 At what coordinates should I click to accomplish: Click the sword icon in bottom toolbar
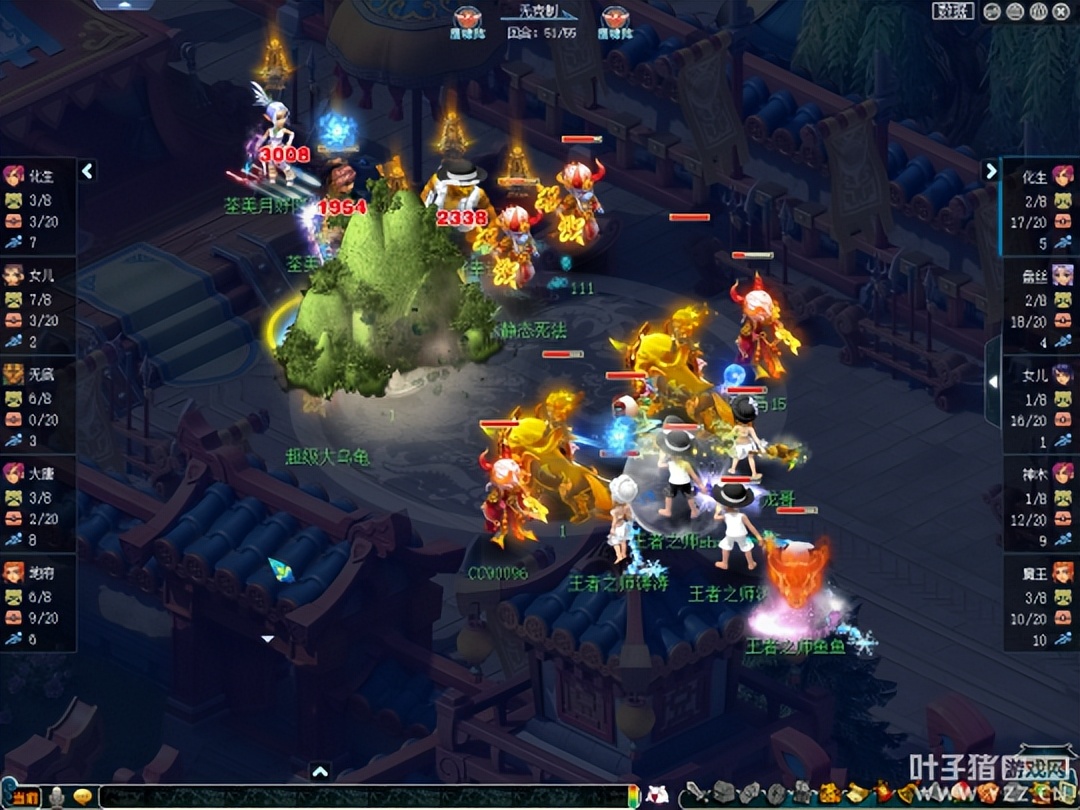click(695, 795)
